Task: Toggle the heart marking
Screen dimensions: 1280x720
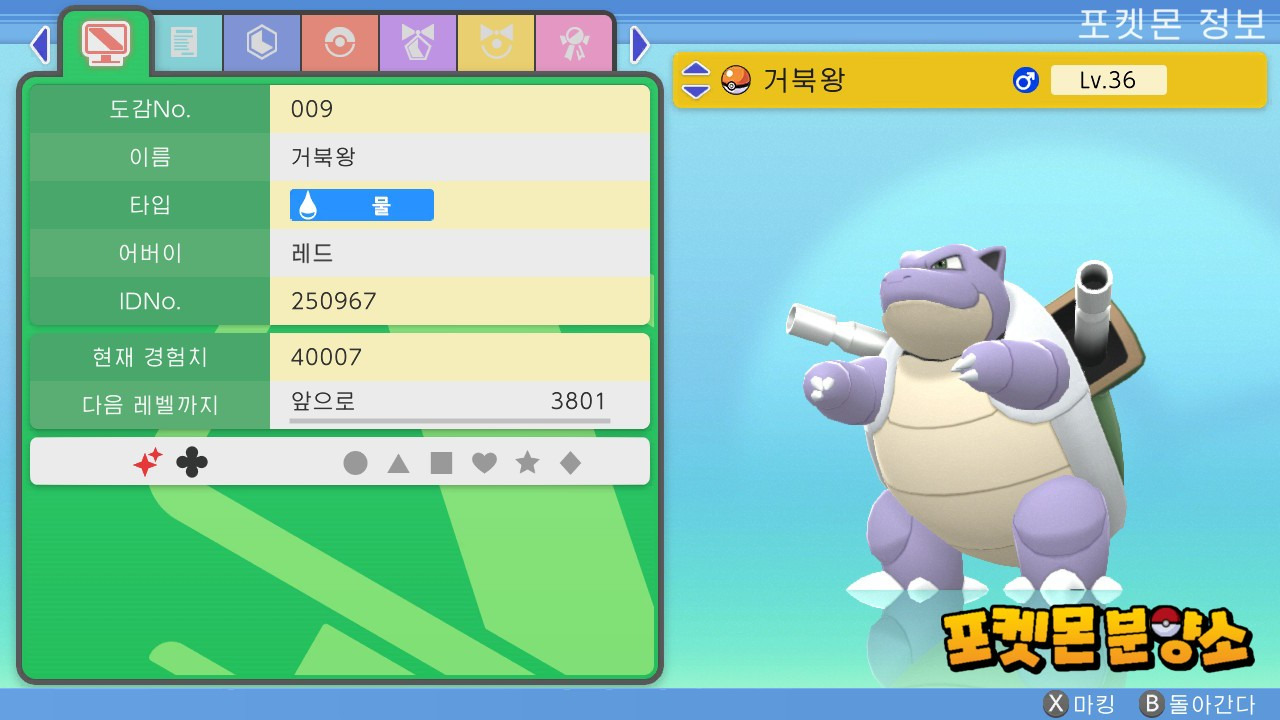Action: pyautogui.click(x=484, y=463)
